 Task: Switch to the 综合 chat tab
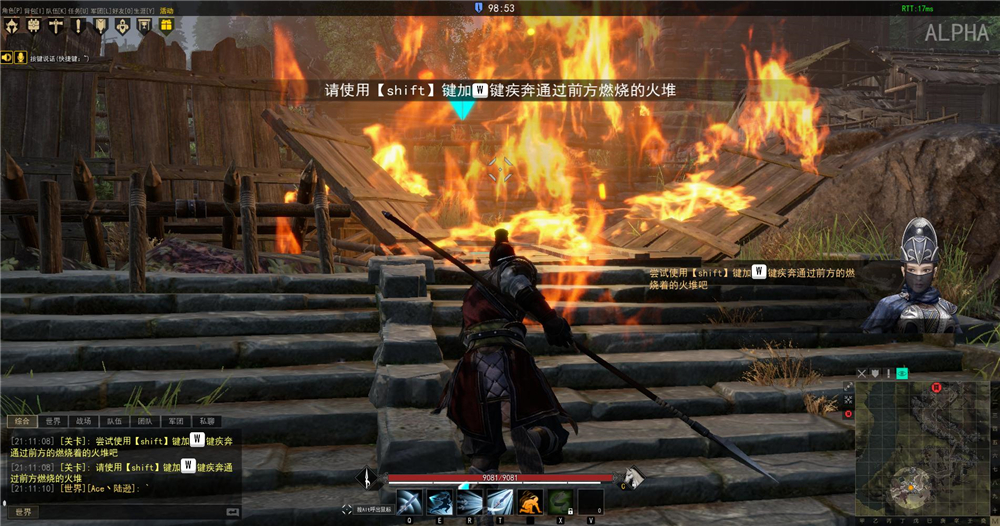(x=24, y=421)
